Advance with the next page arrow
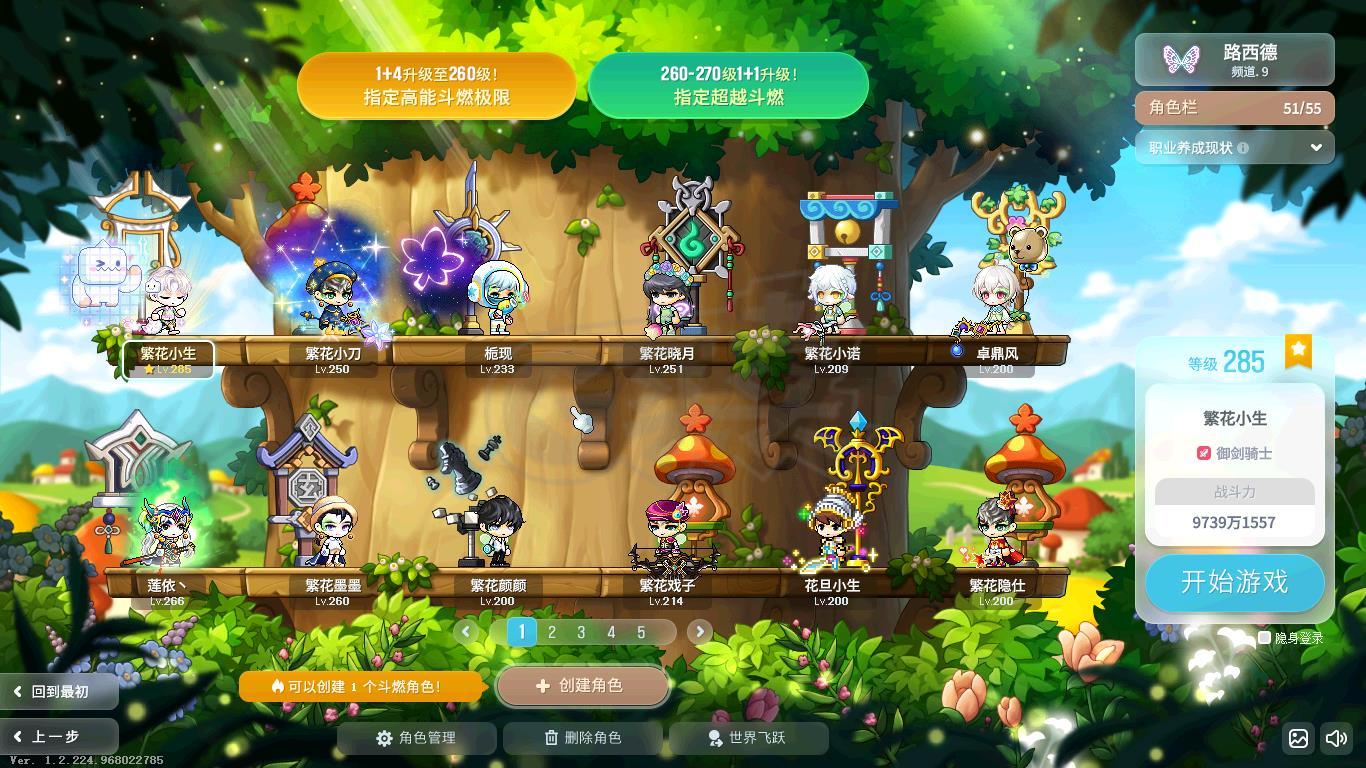This screenshot has height=768, width=1366. pos(699,631)
